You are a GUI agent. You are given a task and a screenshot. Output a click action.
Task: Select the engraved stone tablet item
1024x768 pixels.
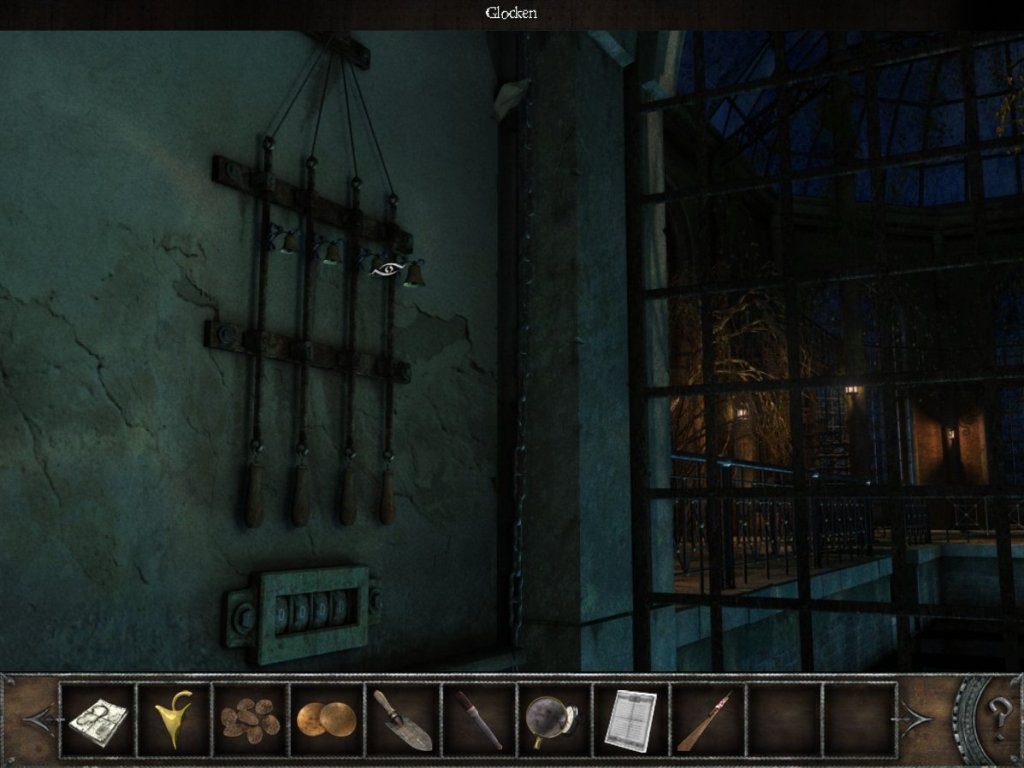point(97,720)
